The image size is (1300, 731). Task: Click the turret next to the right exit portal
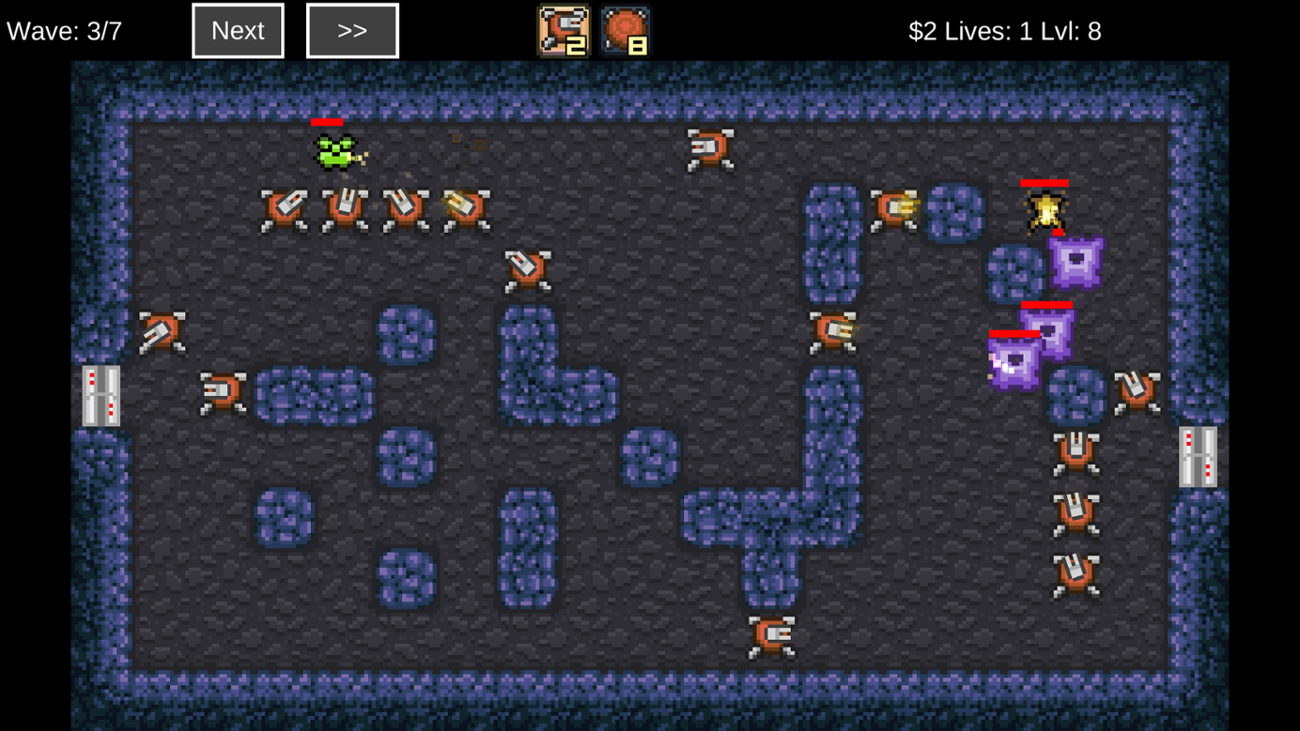pos(1135,393)
